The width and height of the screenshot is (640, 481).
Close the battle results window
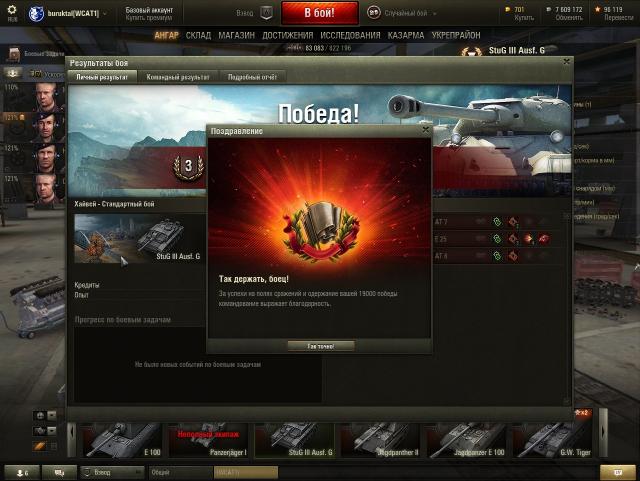pyautogui.click(x=566, y=62)
